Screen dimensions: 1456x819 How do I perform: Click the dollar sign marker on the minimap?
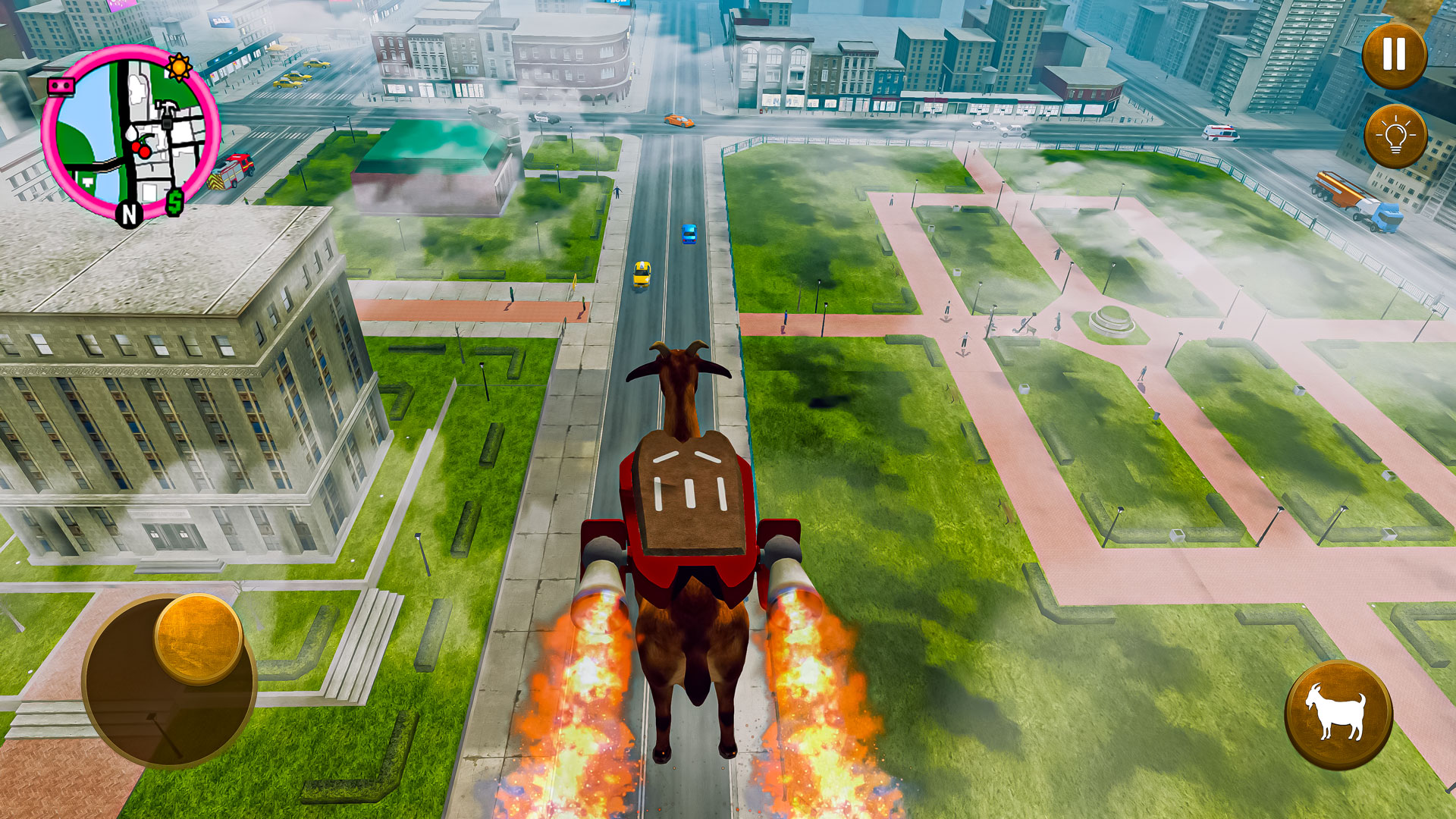point(175,201)
